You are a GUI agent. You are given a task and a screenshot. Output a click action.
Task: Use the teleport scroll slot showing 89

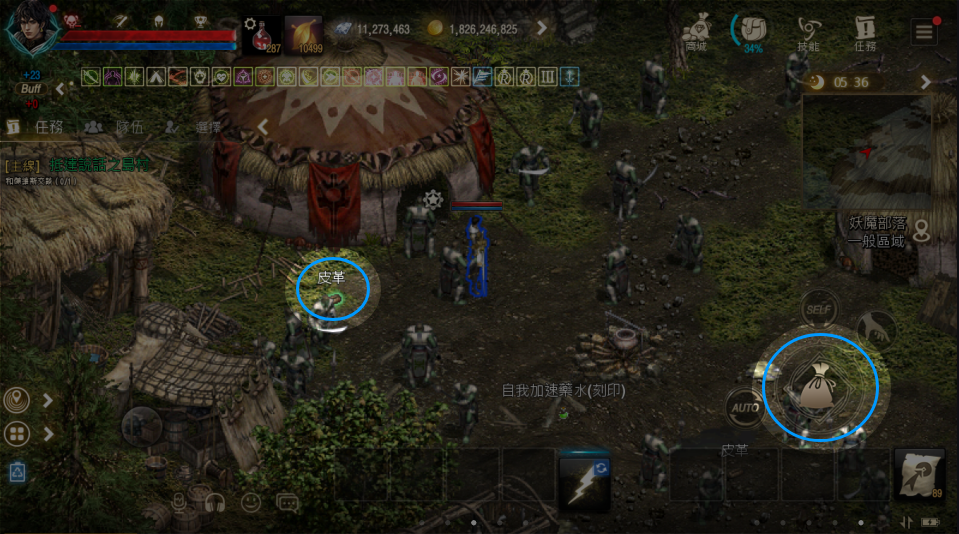pyautogui.click(x=919, y=474)
